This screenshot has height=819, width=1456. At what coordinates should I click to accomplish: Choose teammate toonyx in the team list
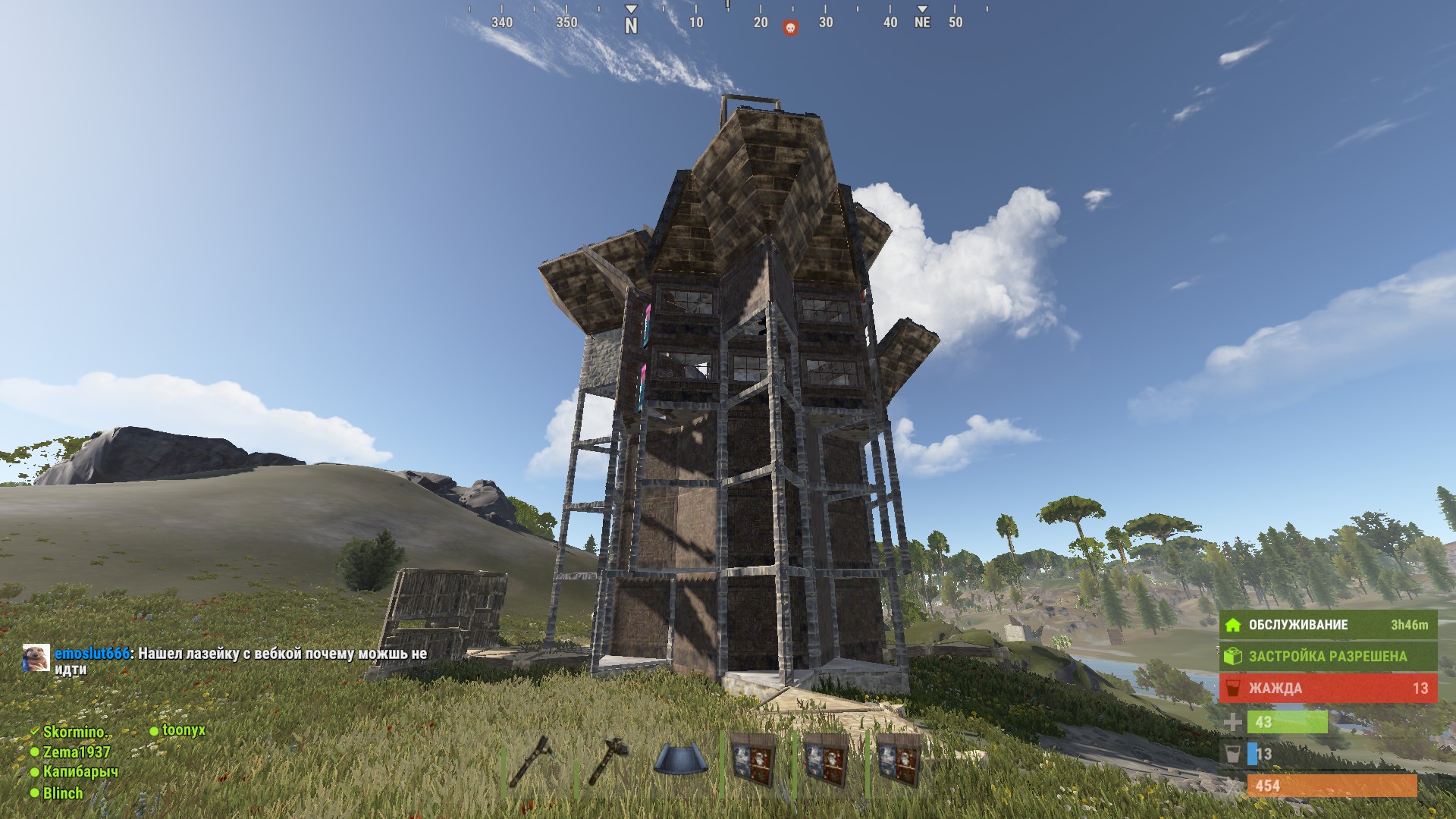[x=183, y=730]
